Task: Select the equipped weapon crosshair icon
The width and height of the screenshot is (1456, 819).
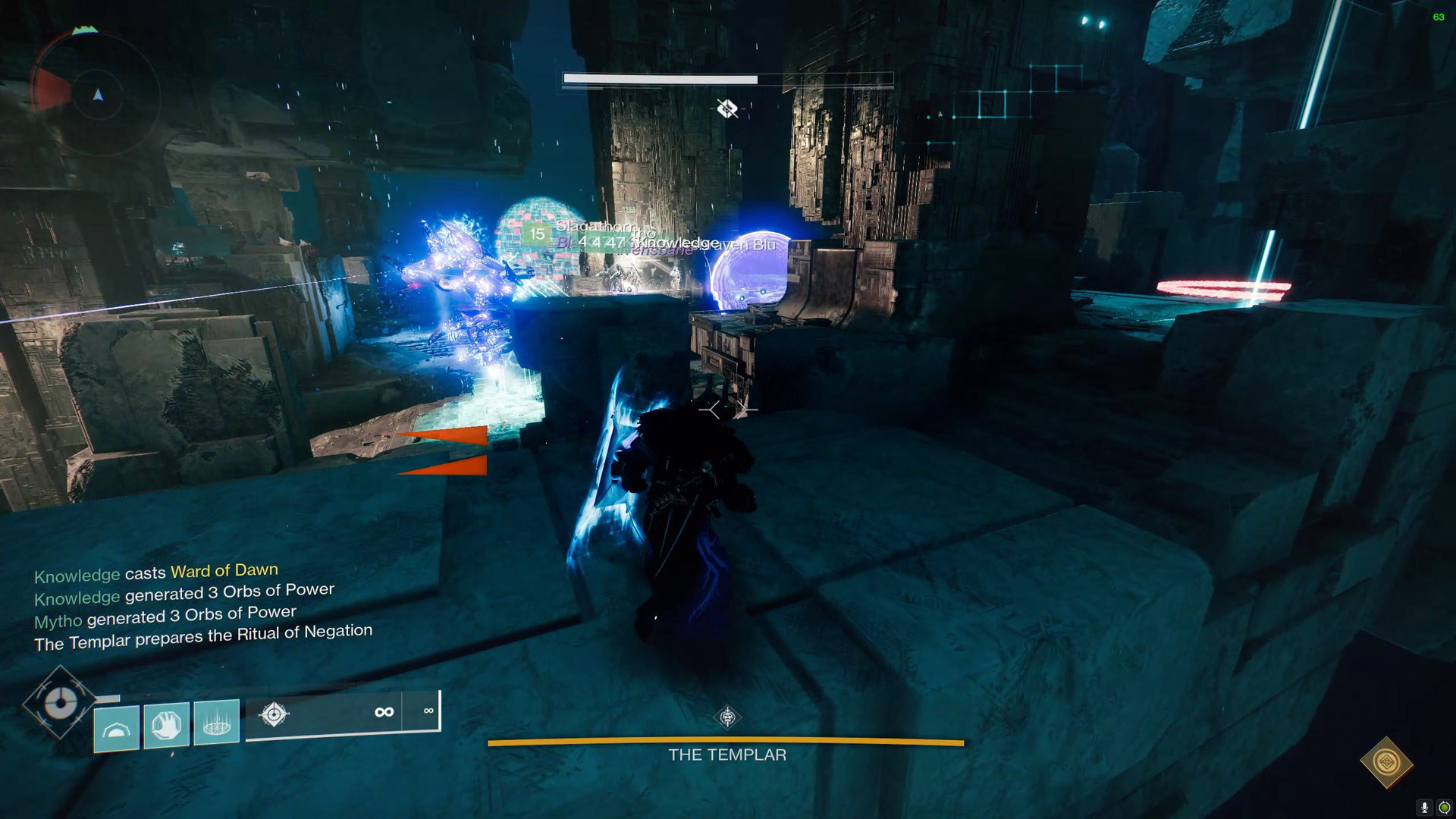Action: point(274,714)
